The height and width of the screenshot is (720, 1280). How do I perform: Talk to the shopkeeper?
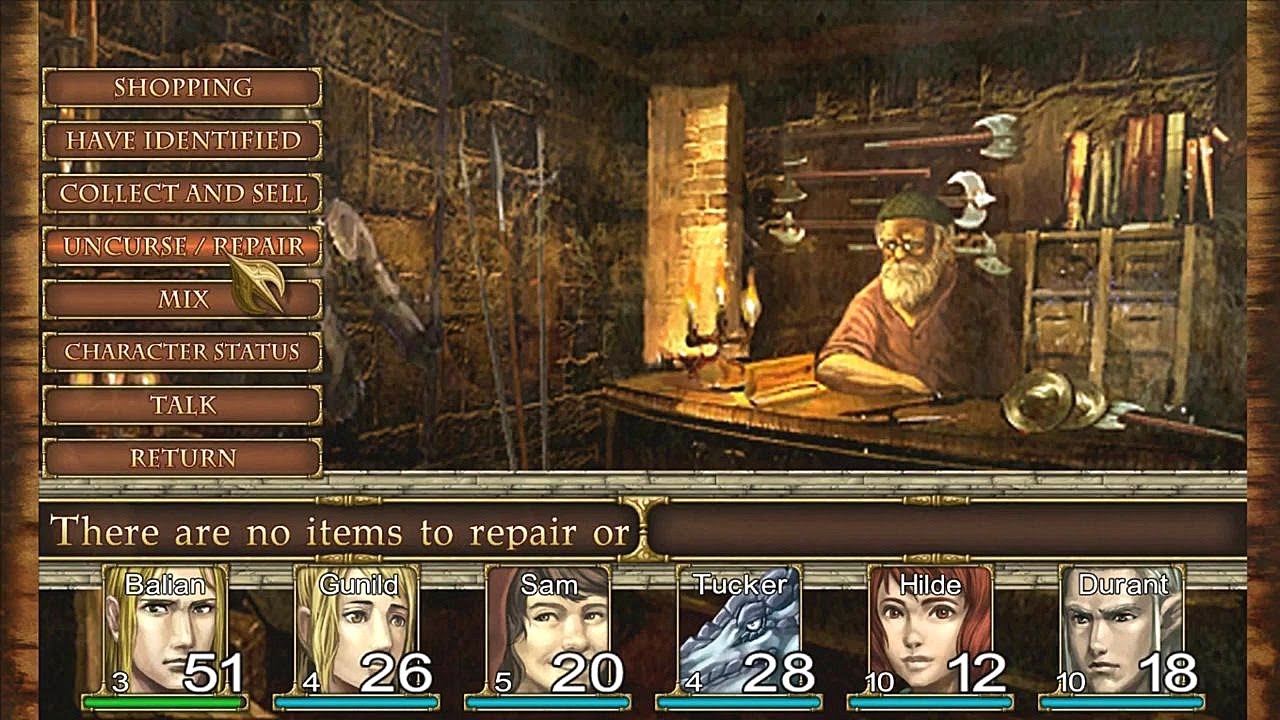[182, 405]
